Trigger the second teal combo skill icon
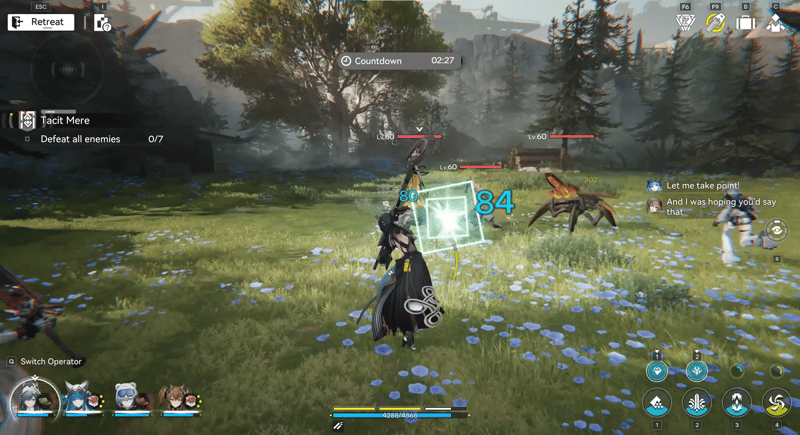The width and height of the screenshot is (800, 435). (697, 371)
